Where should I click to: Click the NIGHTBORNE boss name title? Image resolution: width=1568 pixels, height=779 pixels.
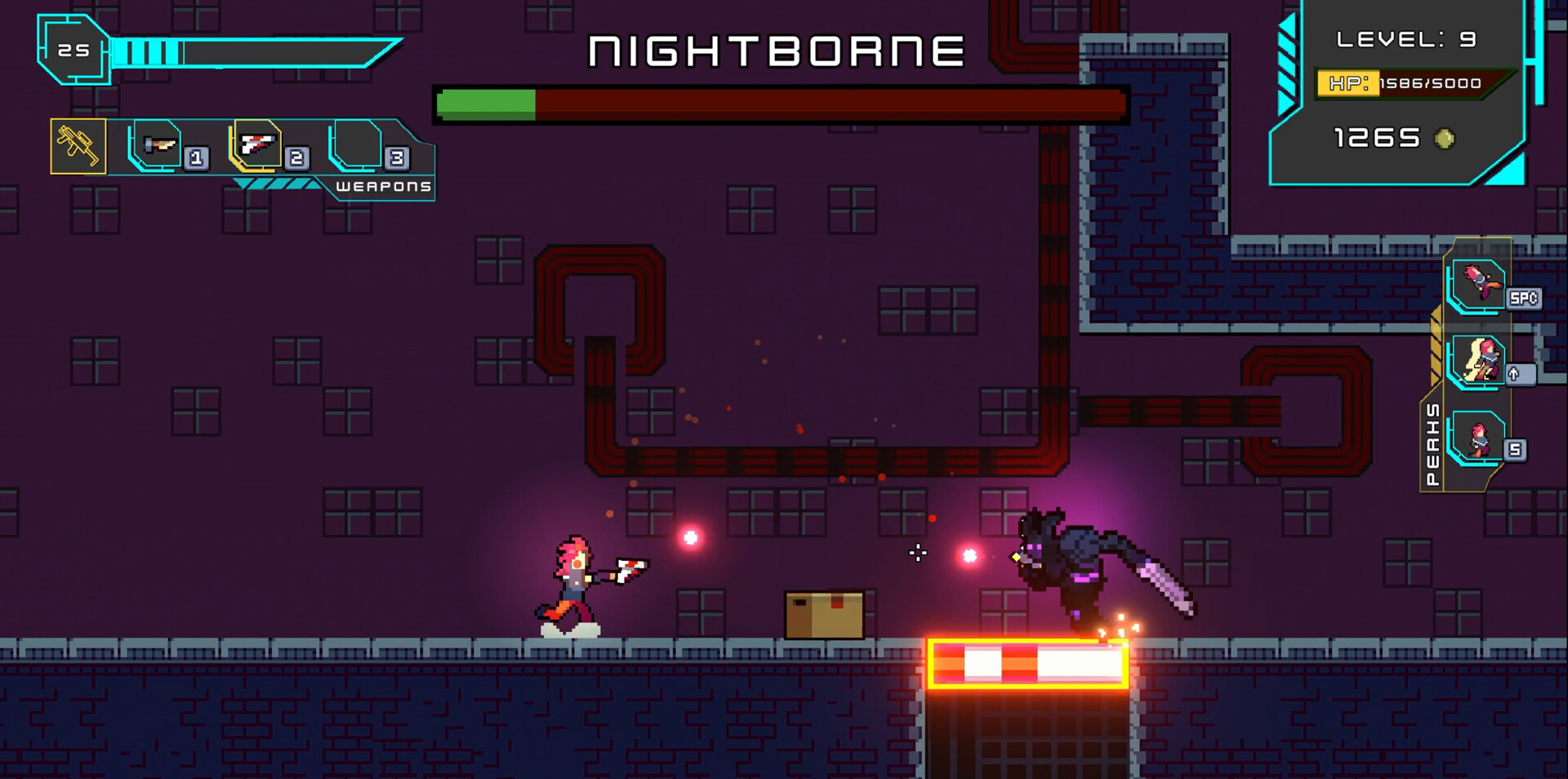[x=774, y=51]
